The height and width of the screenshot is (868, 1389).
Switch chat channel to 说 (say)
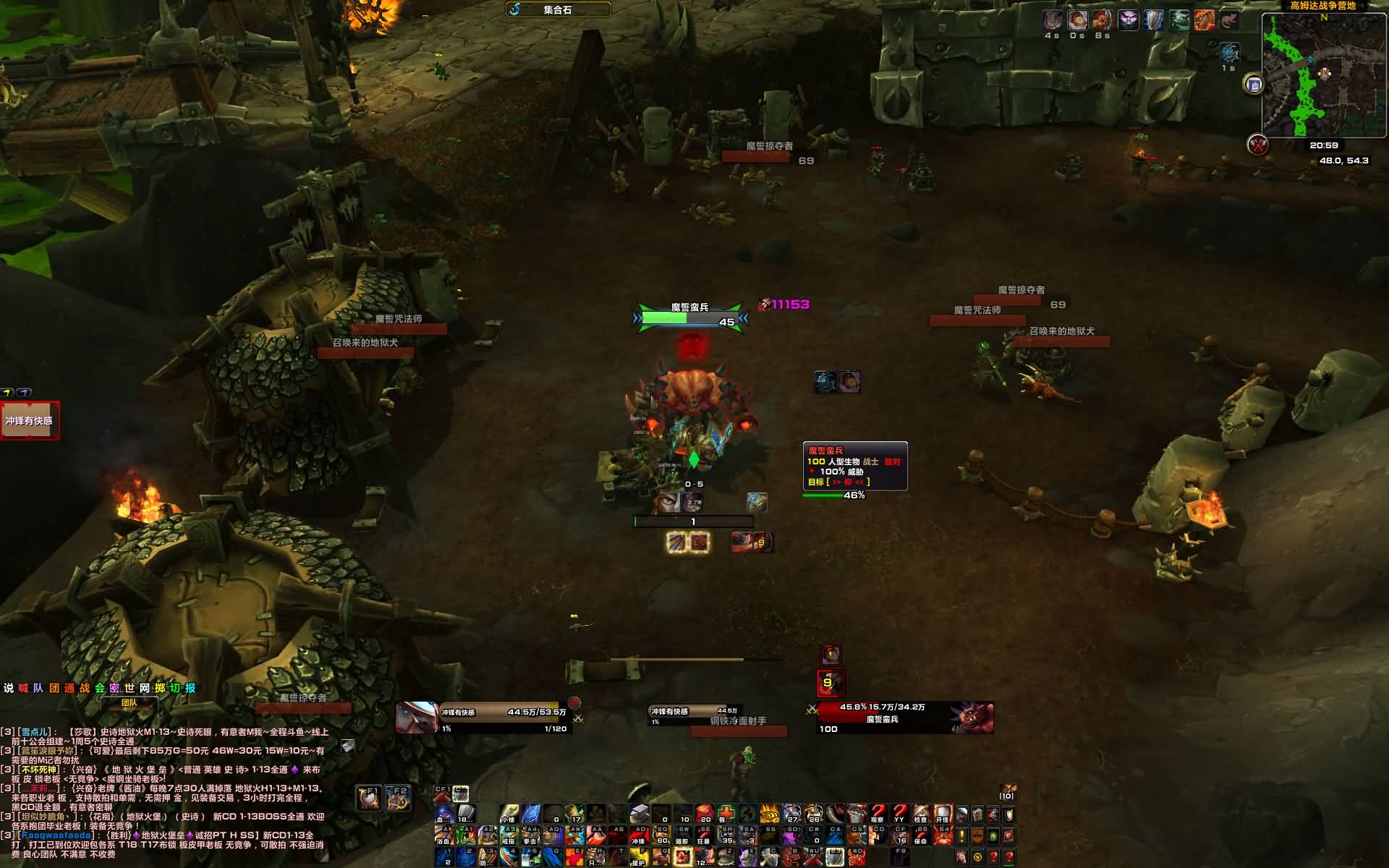(9, 688)
